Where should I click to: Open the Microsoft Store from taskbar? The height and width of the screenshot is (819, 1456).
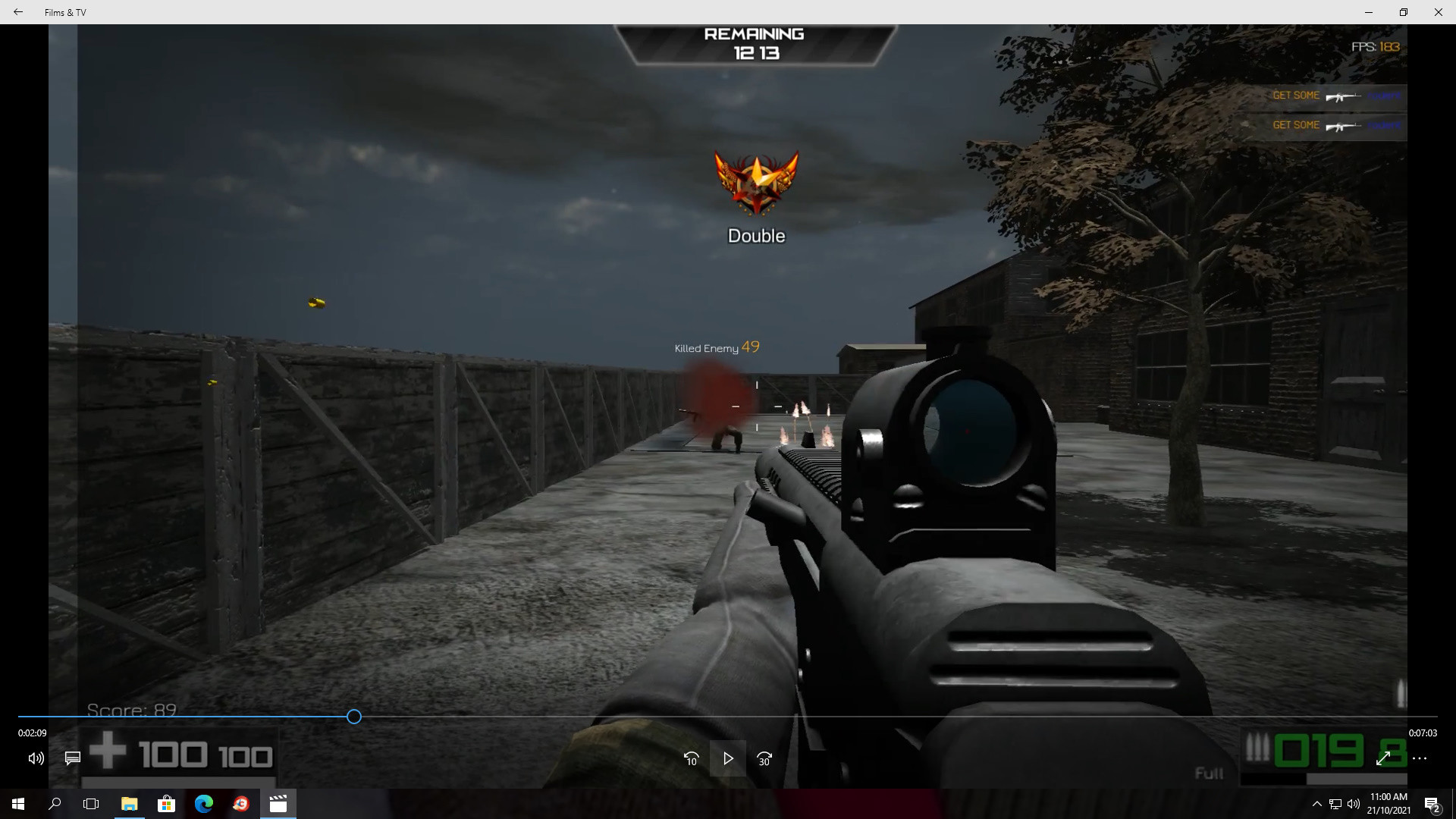click(166, 804)
